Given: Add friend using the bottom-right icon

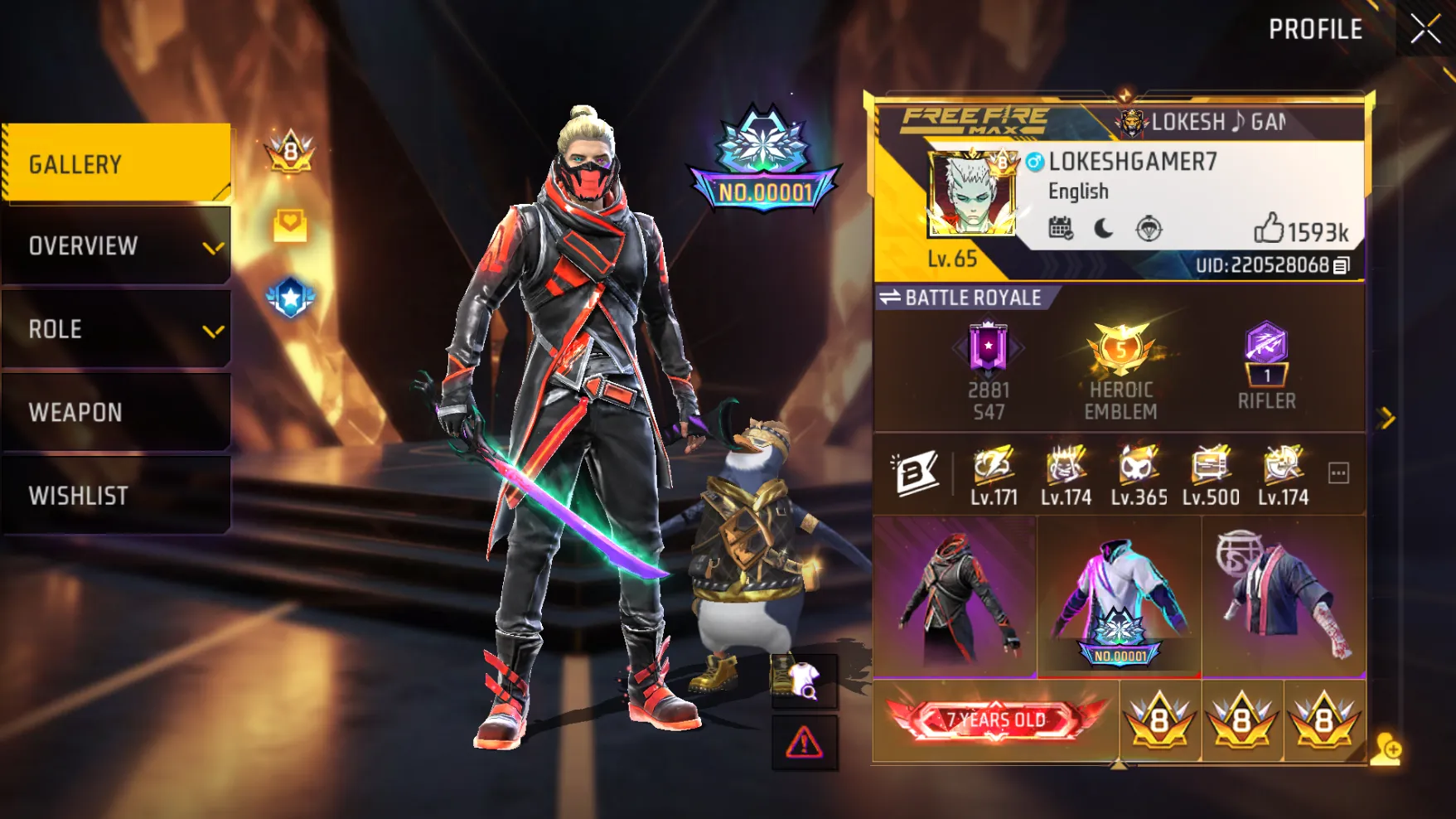Looking at the screenshot, I should (x=1385, y=749).
